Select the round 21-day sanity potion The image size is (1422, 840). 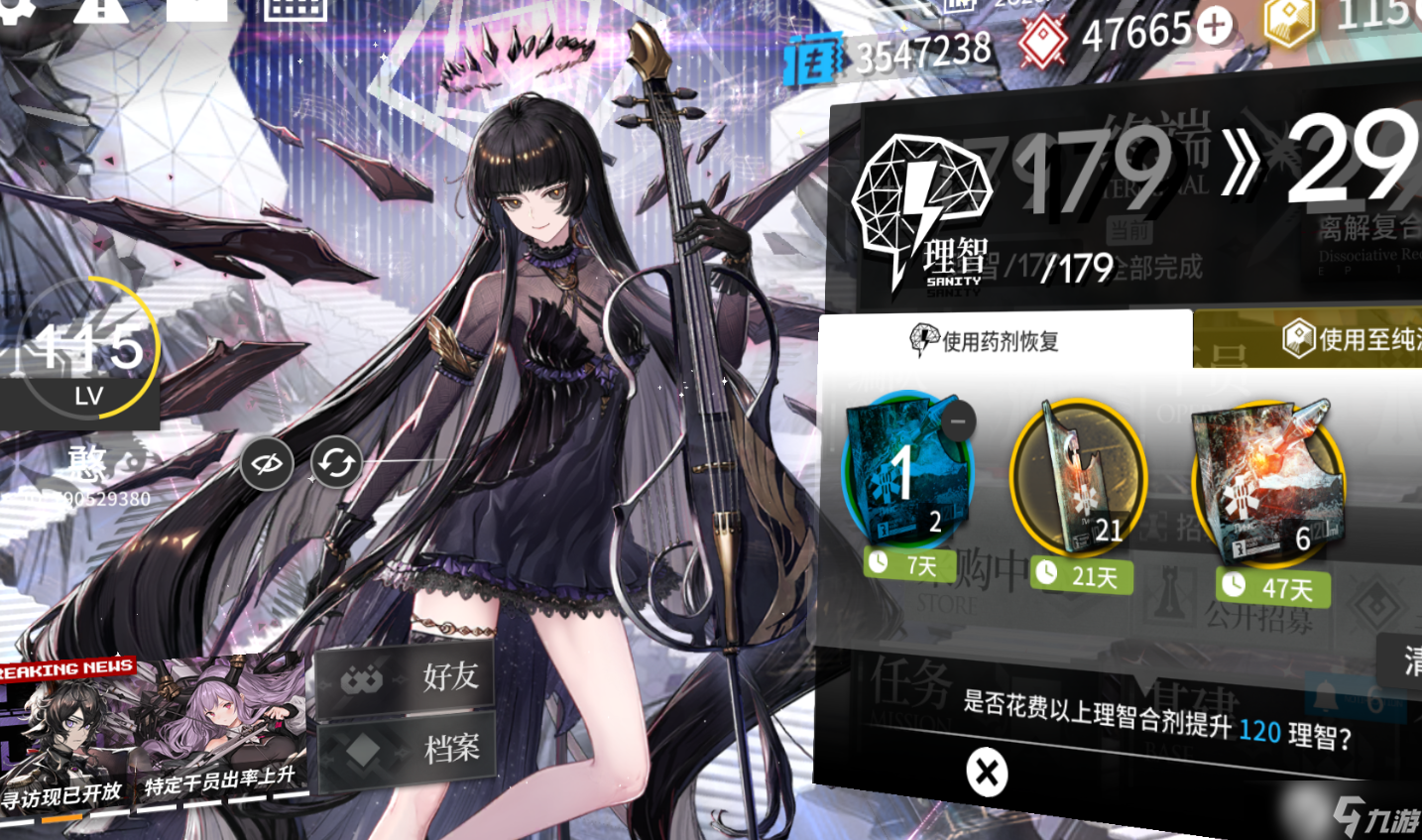click(1077, 477)
